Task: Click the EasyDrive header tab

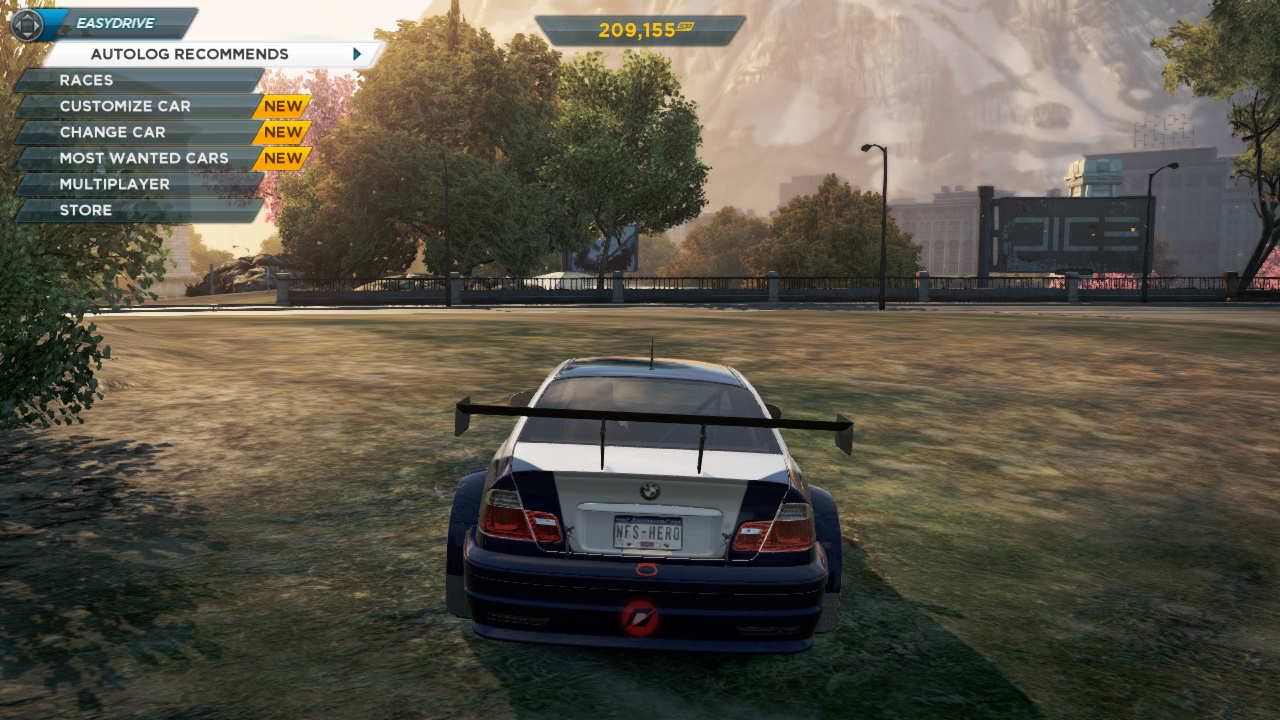Action: click(115, 23)
